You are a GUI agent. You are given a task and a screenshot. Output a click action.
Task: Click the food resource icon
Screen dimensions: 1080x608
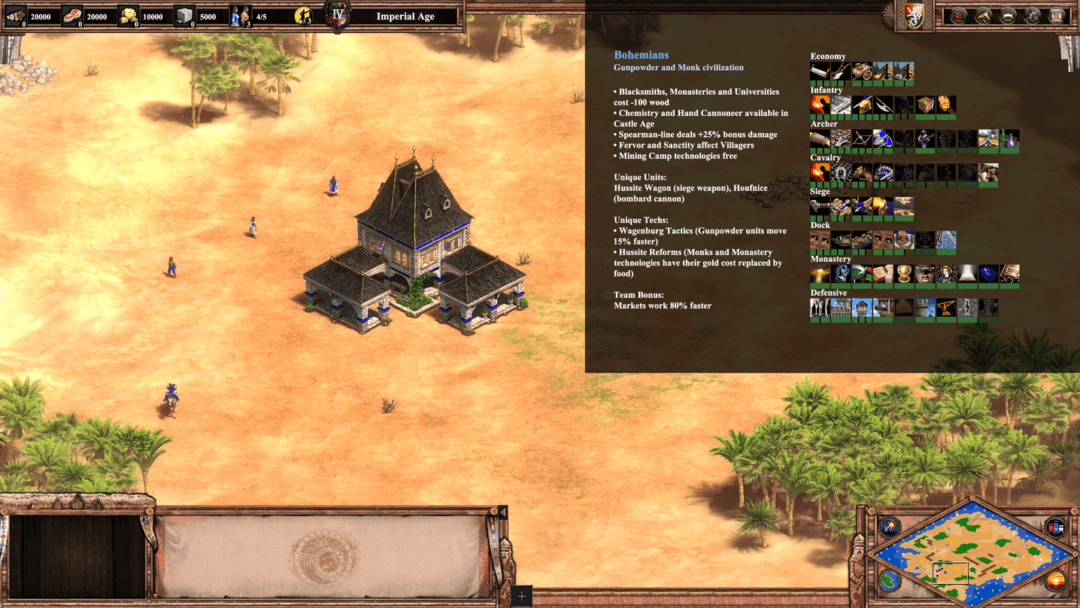point(73,15)
